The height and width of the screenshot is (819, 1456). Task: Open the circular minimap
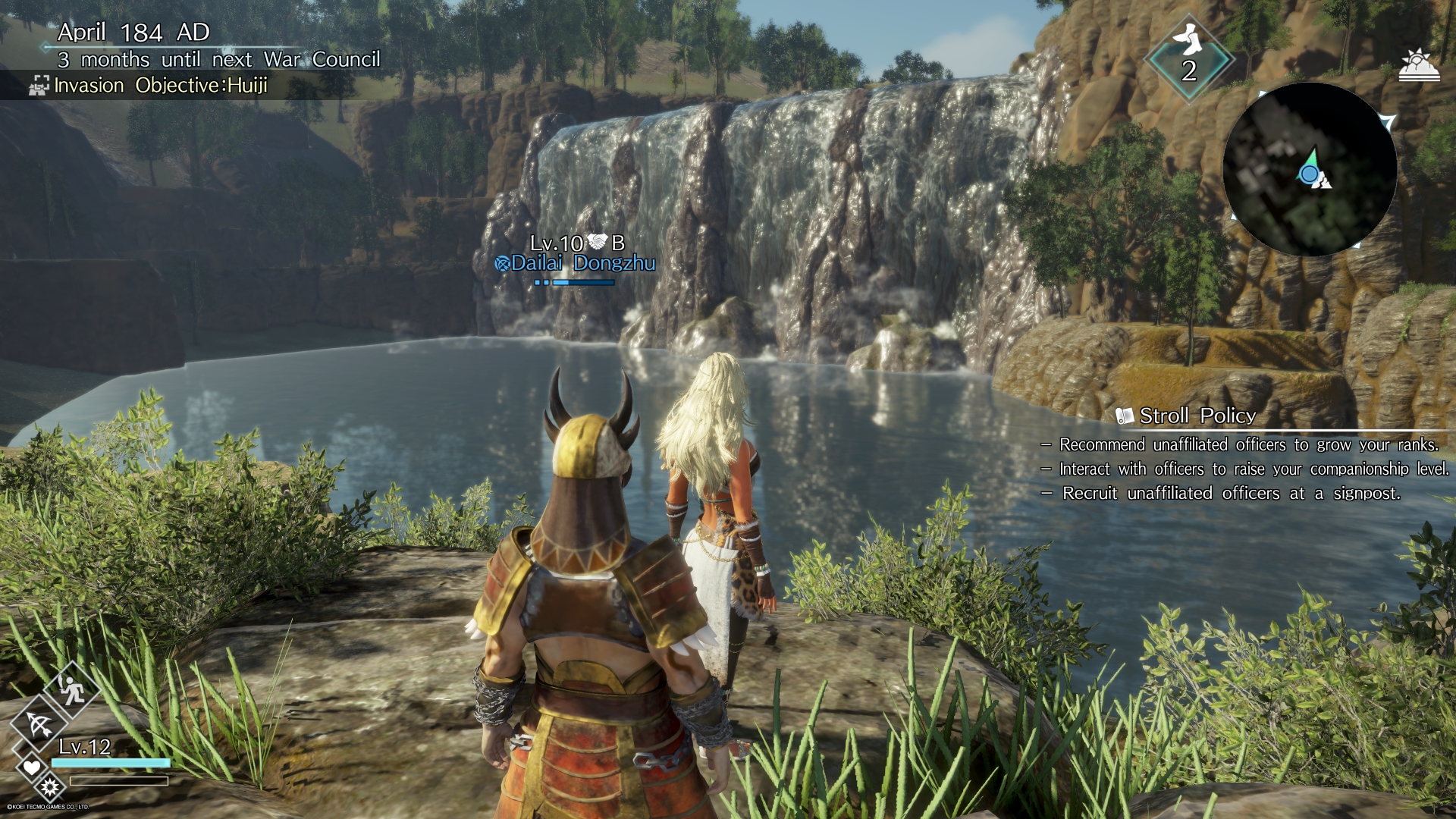[x=1310, y=169]
